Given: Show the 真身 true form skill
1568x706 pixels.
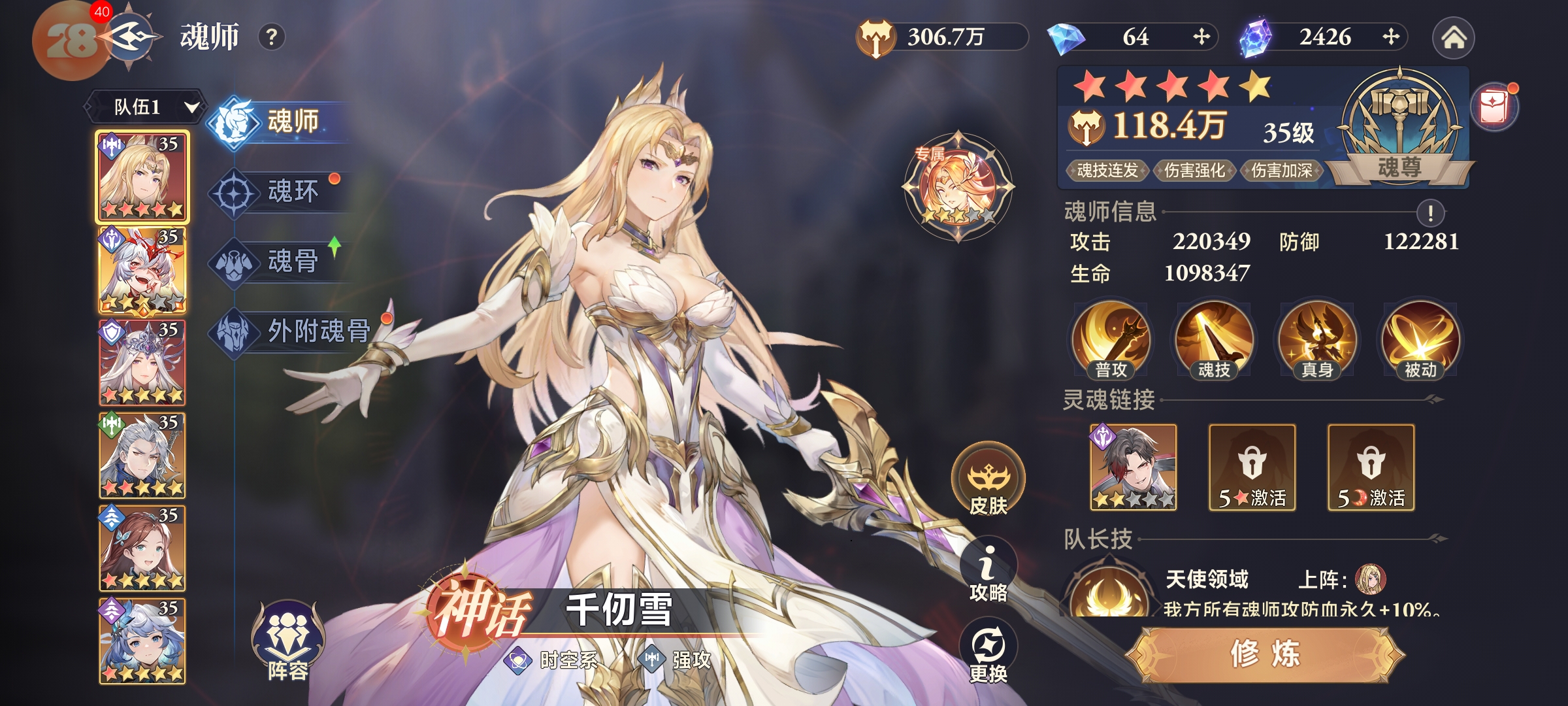Looking at the screenshot, I should [1317, 340].
